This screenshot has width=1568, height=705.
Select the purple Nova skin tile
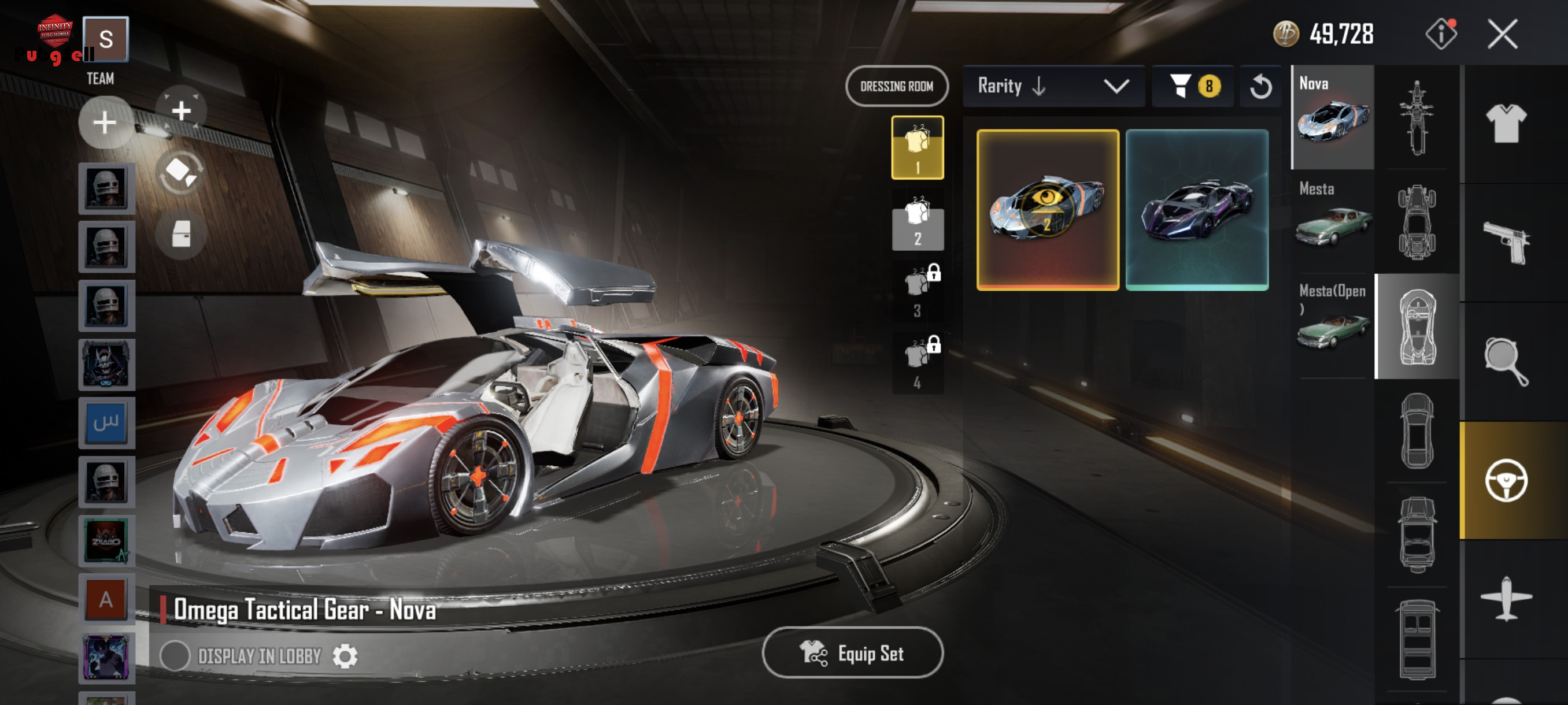(1197, 209)
